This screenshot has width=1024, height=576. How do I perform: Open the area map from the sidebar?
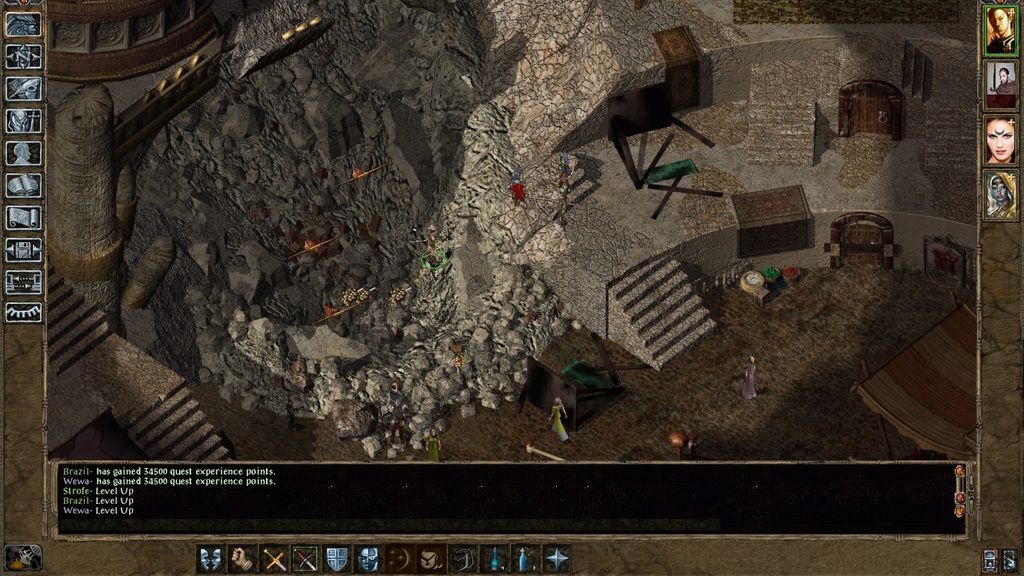coord(23,57)
